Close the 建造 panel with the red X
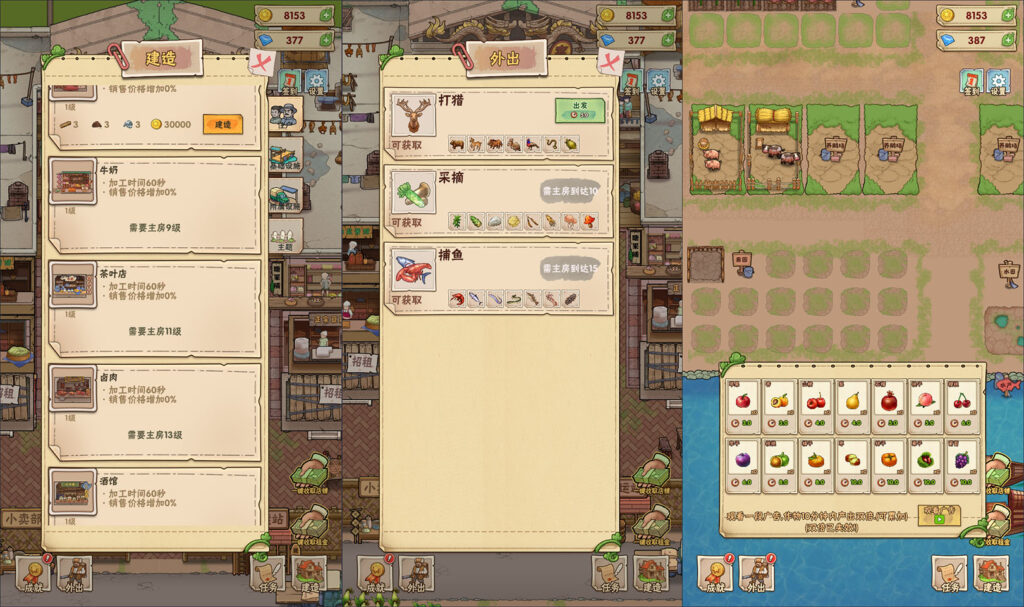 click(x=262, y=64)
